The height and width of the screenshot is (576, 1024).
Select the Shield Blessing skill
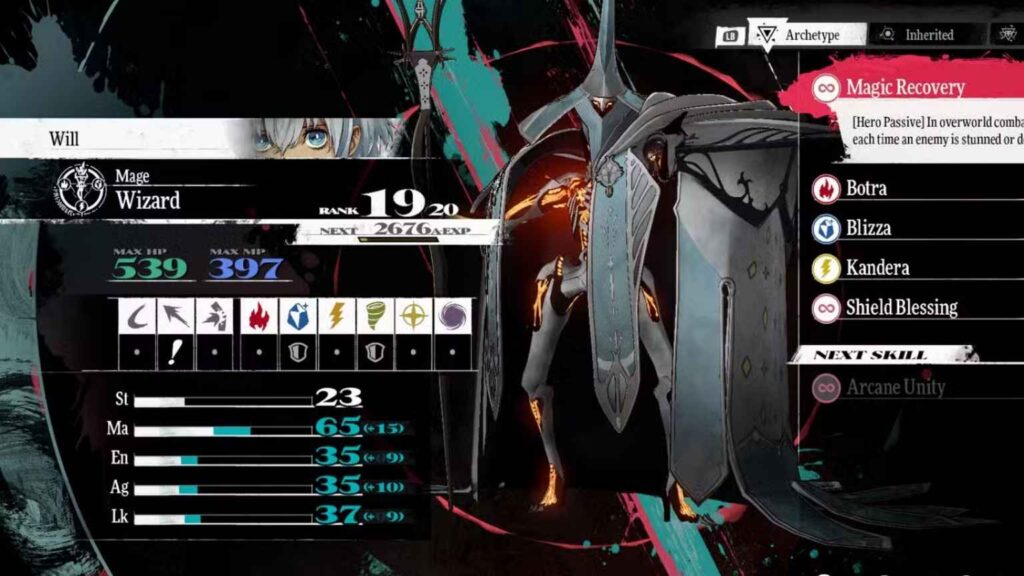coord(901,308)
